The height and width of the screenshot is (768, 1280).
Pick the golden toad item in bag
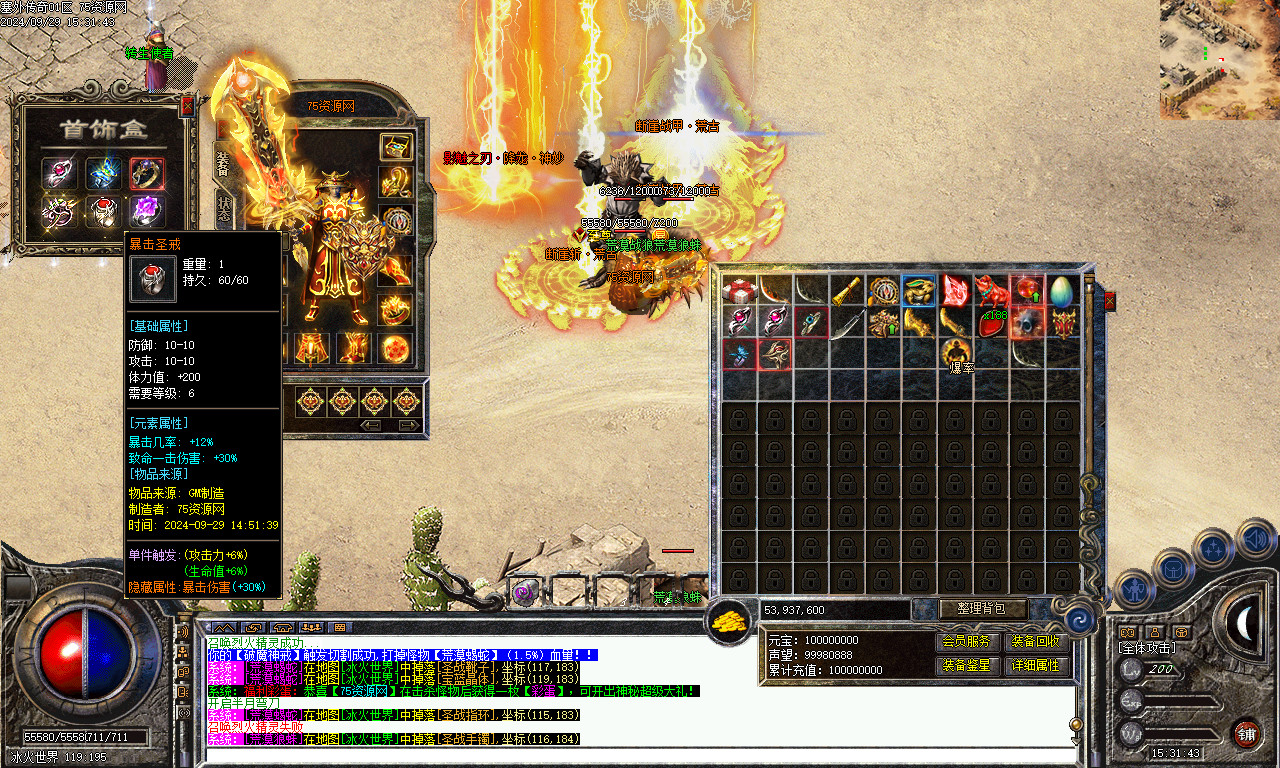pos(919,290)
